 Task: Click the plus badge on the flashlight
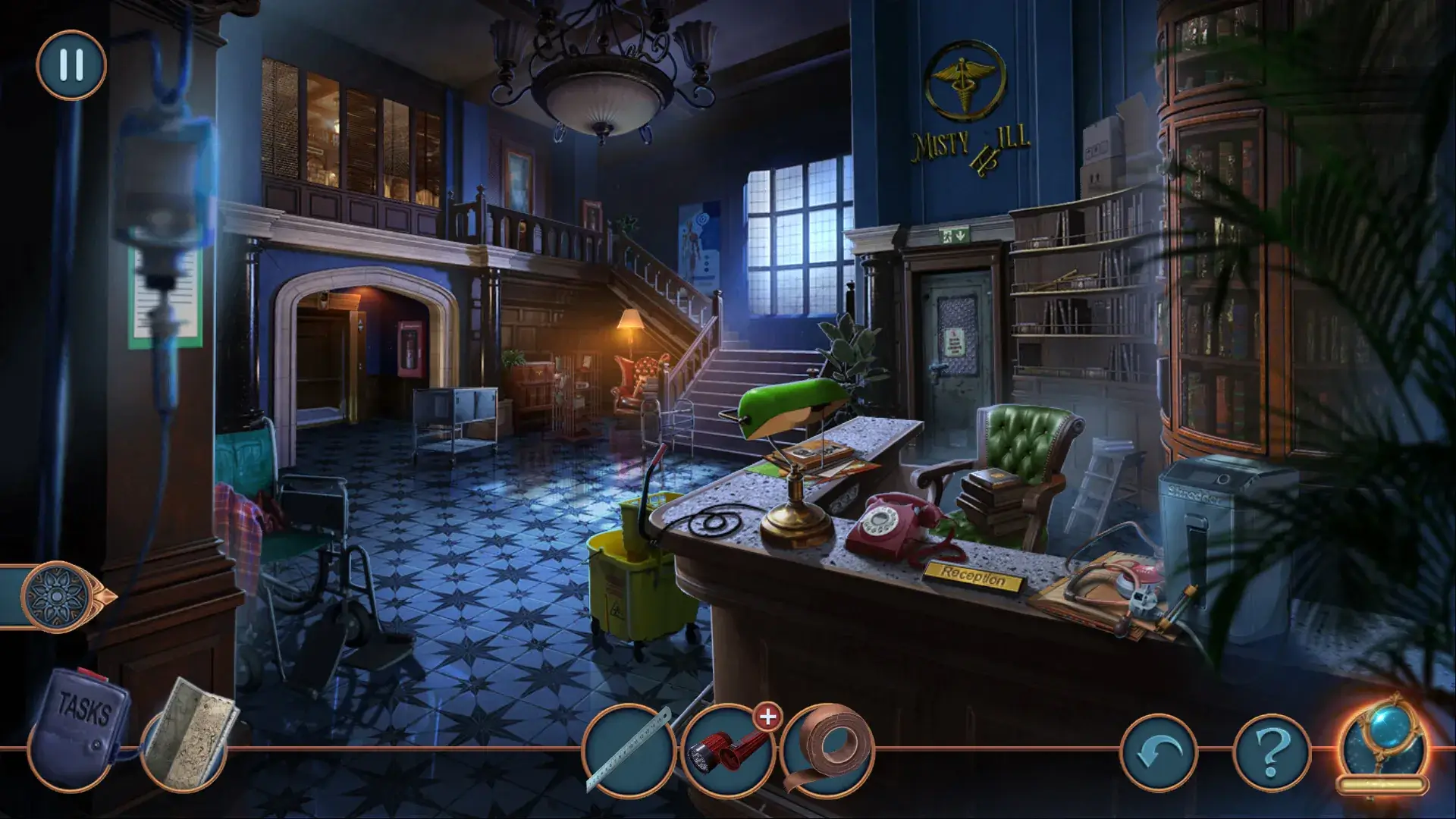(767, 717)
